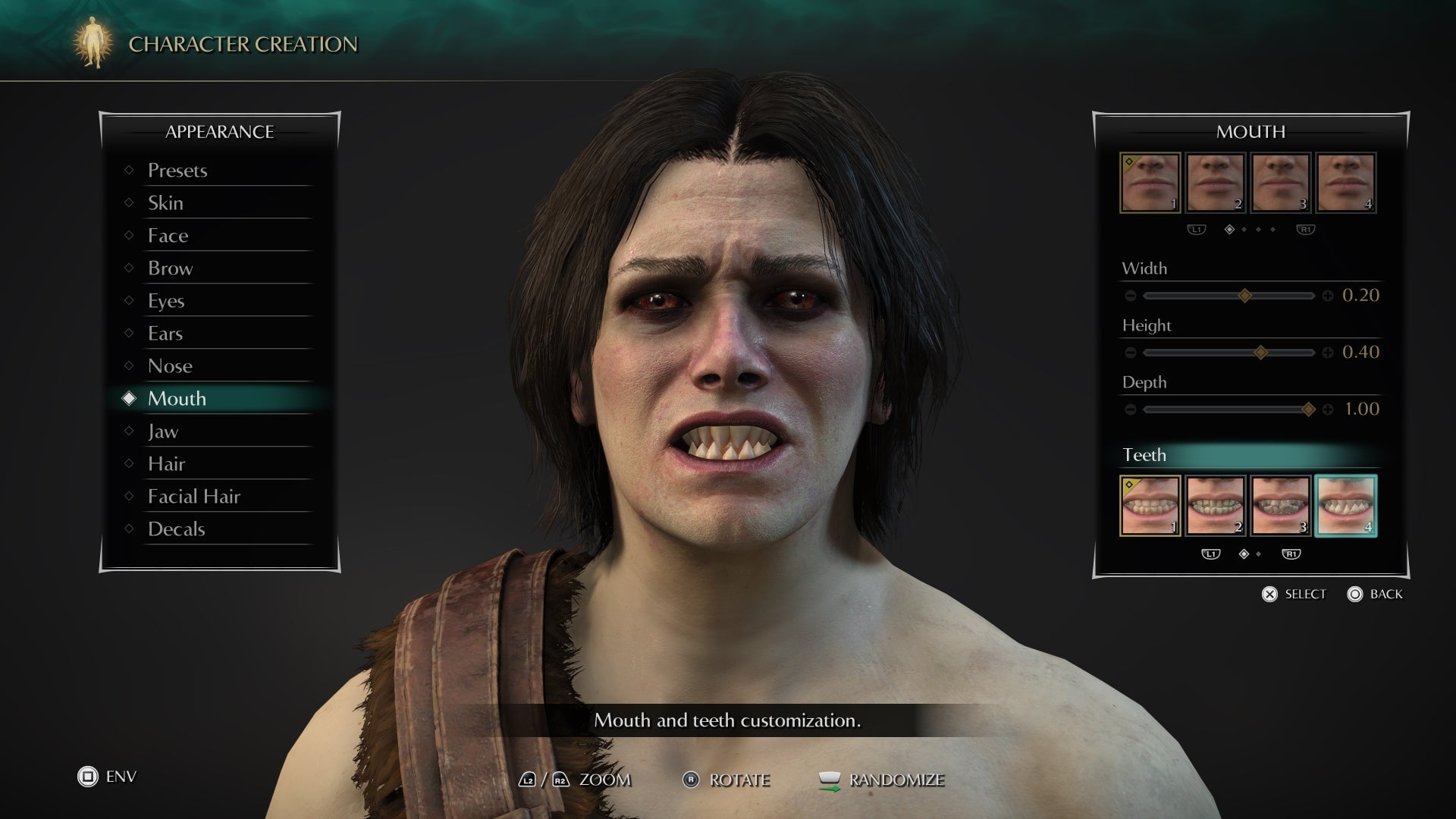Image resolution: width=1456 pixels, height=819 pixels.
Task: Select the Decals entry
Action: 176,529
